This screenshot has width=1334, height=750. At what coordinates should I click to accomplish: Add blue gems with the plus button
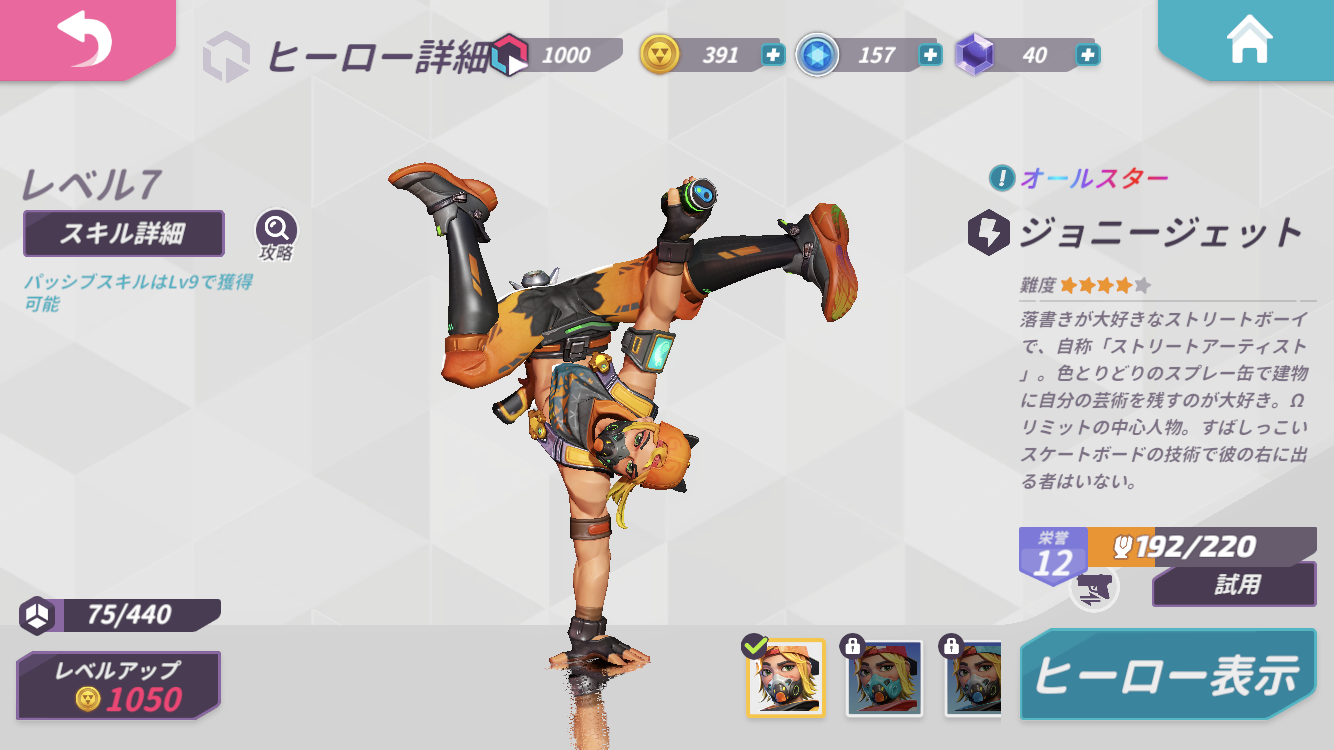[x=931, y=55]
